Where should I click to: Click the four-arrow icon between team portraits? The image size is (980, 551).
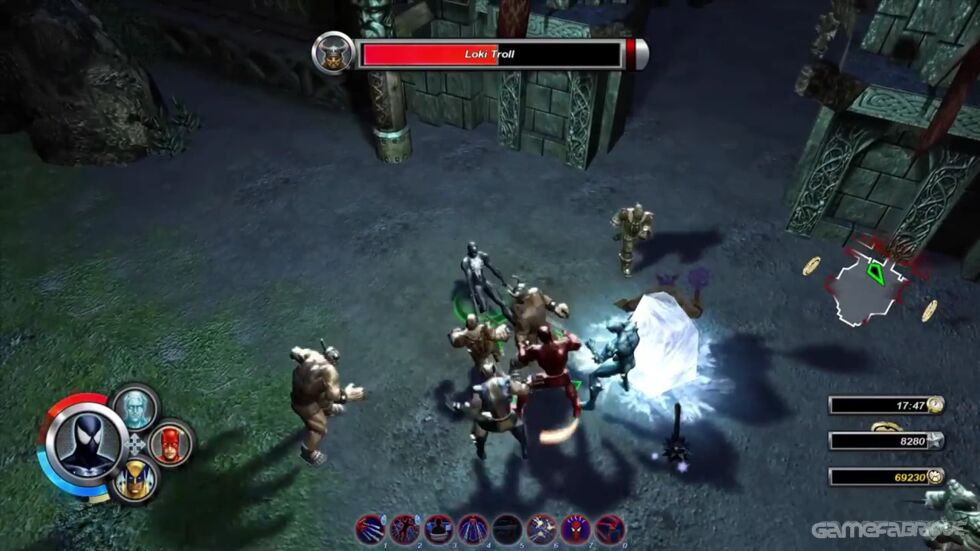tap(136, 444)
